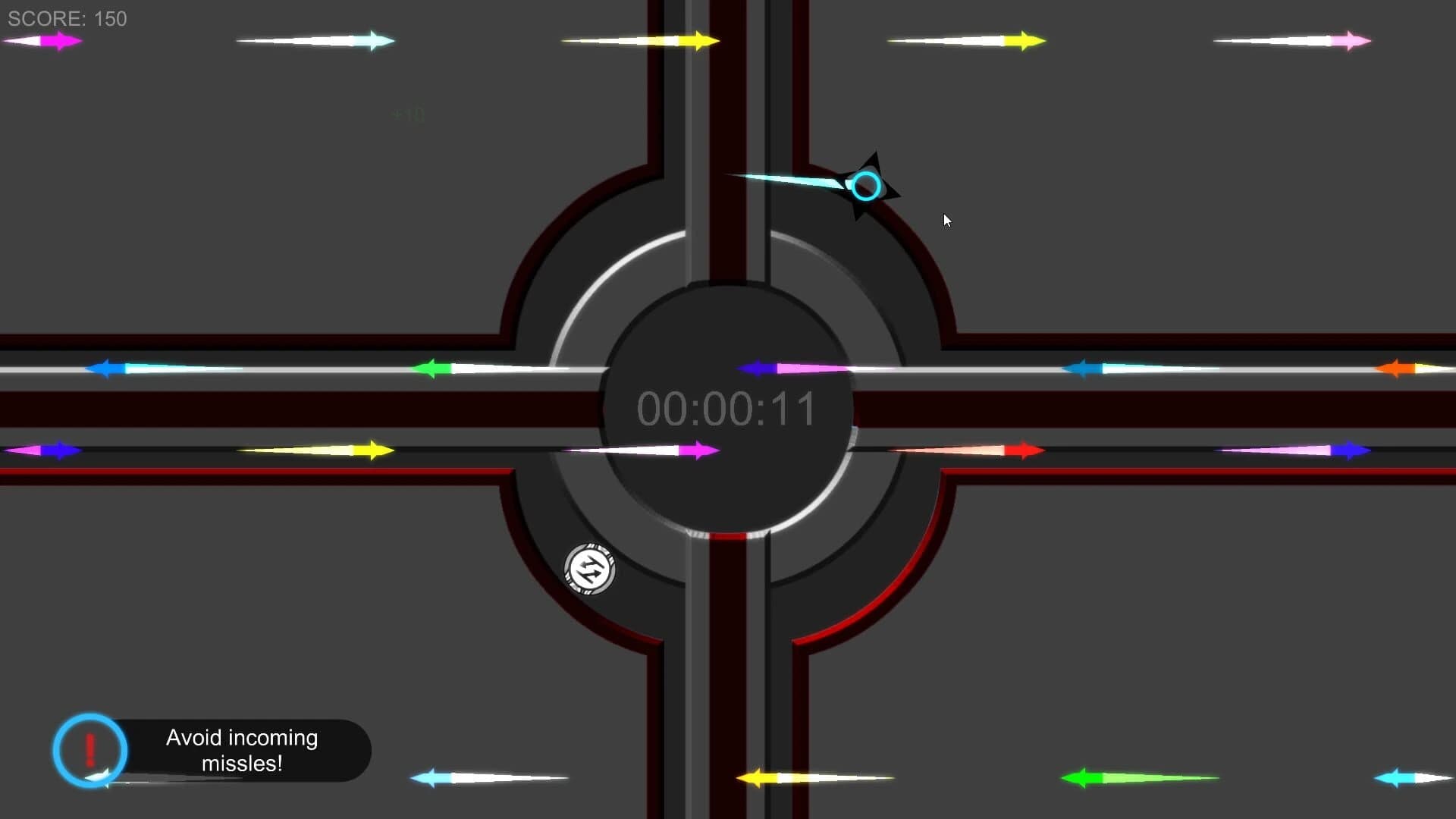Image resolution: width=1456 pixels, height=819 pixels.
Task: Click the SCORE: 150 label
Action: (x=67, y=19)
